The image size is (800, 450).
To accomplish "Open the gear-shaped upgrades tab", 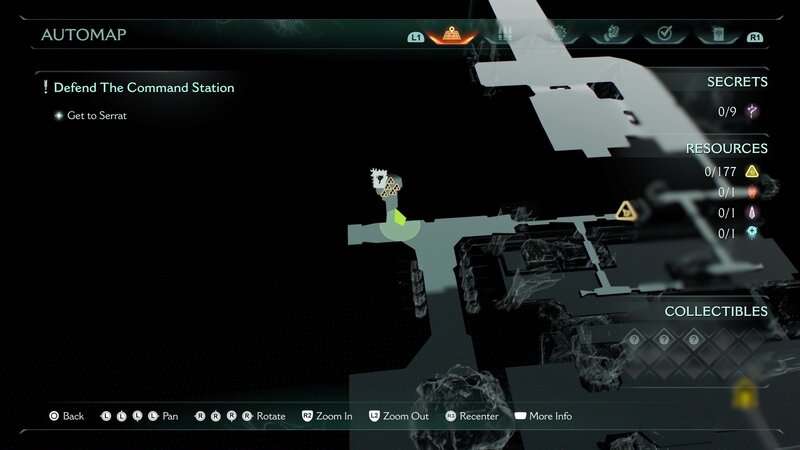I will click(557, 35).
